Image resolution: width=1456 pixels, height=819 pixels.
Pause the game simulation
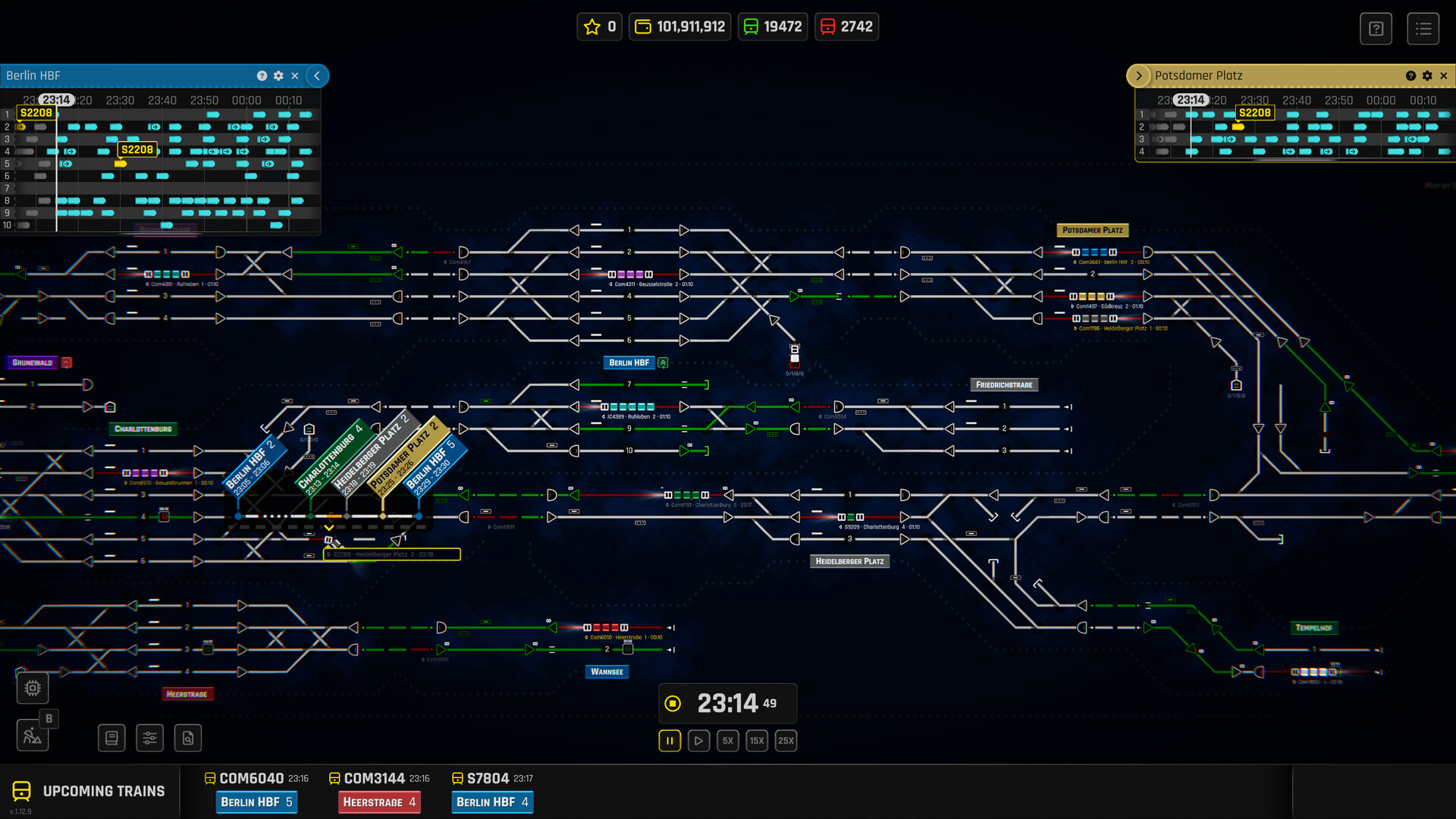click(668, 740)
